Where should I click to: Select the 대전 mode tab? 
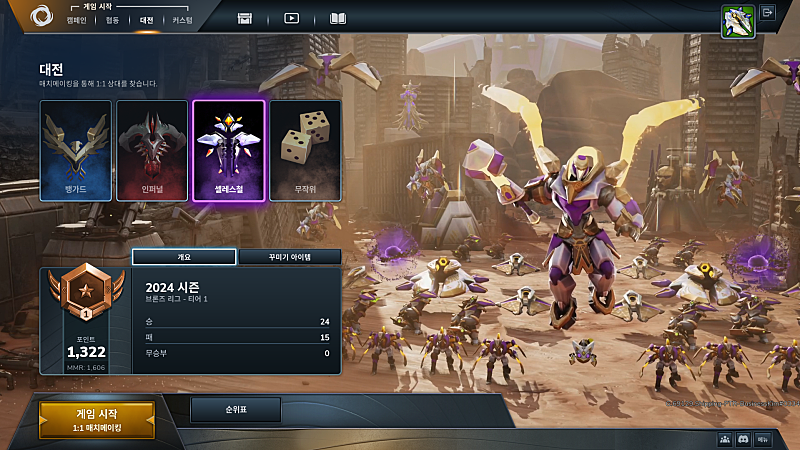point(146,20)
